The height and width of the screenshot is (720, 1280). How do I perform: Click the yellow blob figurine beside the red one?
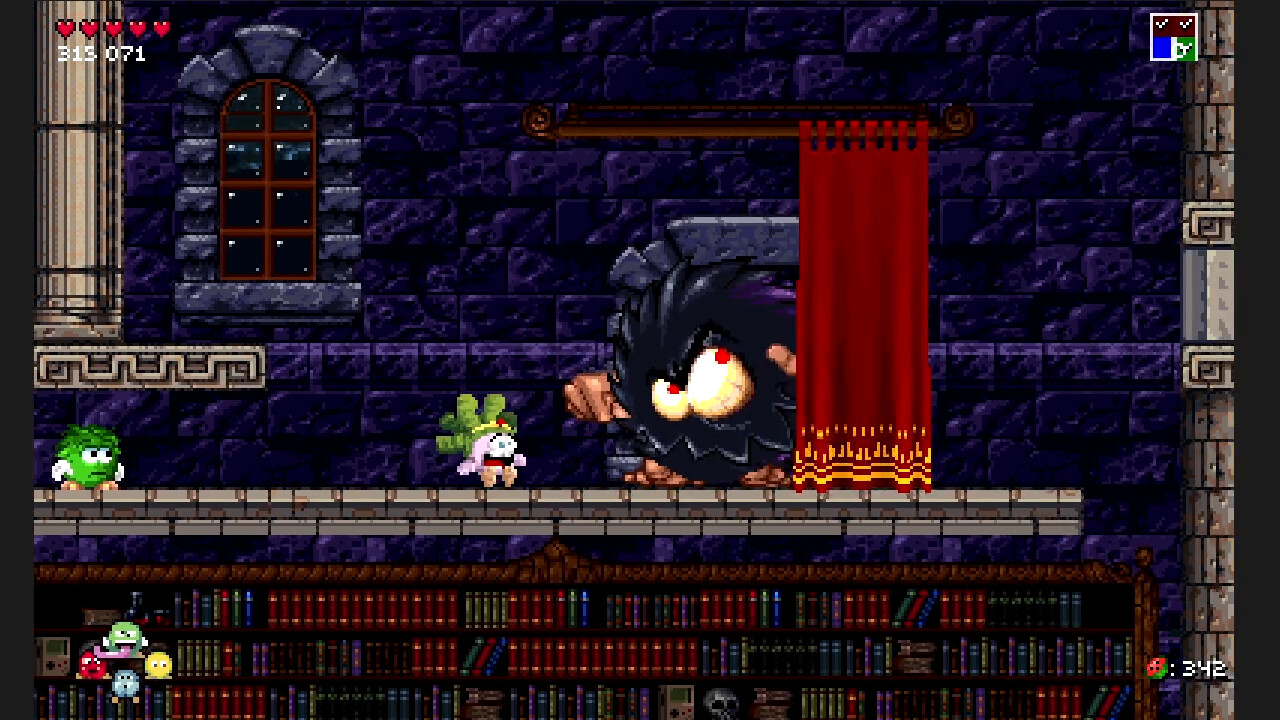(x=158, y=666)
